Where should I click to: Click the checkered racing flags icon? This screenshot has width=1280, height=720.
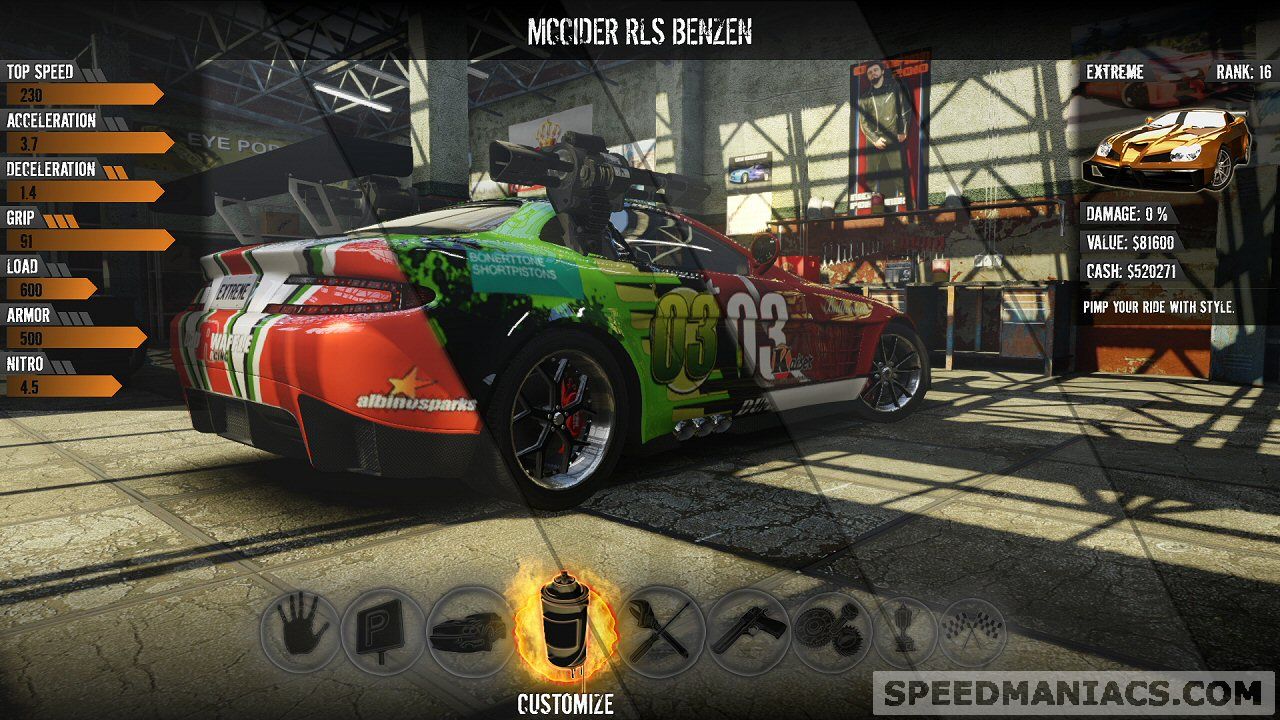(x=971, y=632)
